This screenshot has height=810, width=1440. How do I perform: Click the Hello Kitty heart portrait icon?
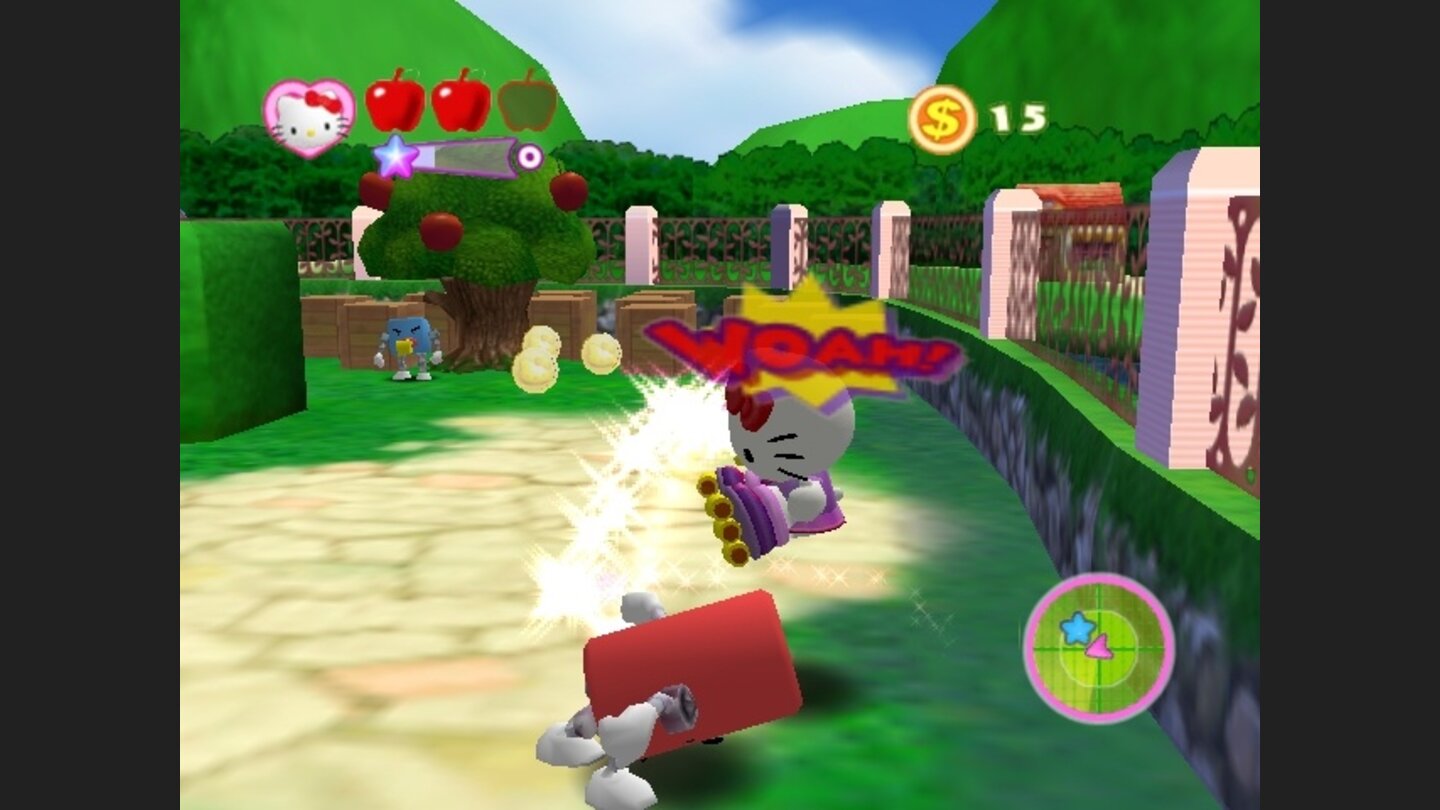click(308, 116)
